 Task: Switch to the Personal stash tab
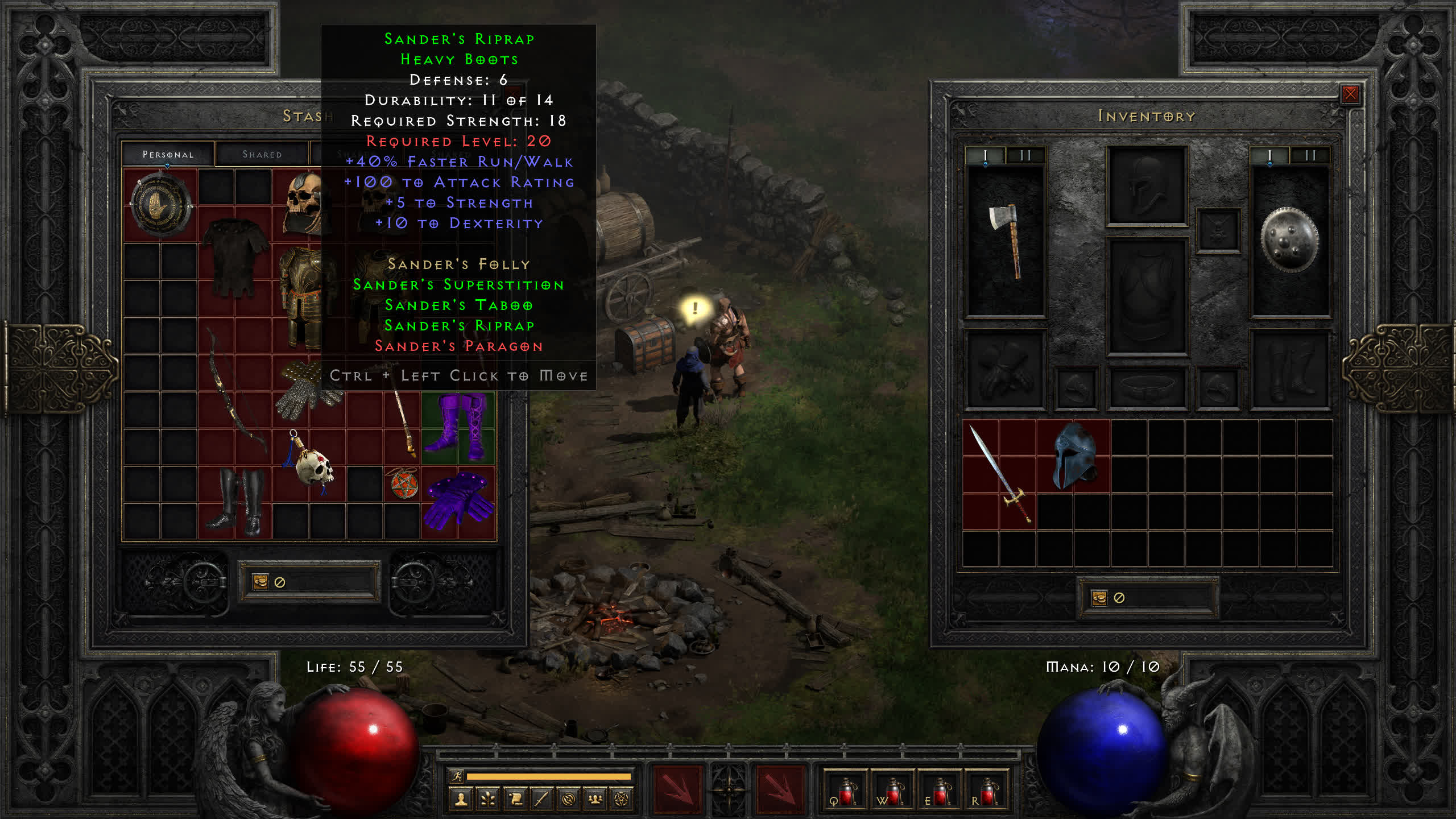[168, 154]
